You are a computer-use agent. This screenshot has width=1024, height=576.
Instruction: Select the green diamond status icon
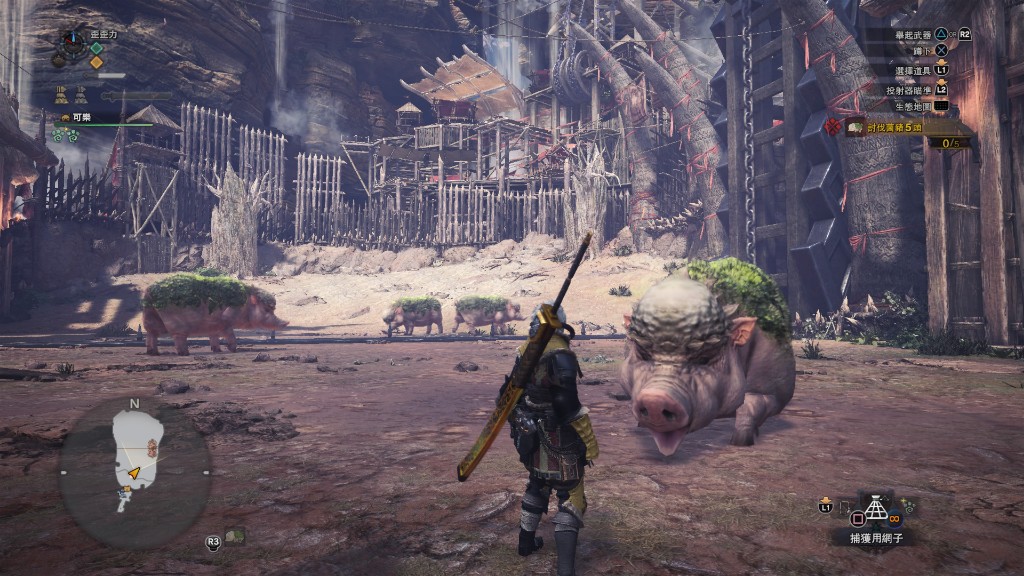pyautogui.click(x=97, y=48)
